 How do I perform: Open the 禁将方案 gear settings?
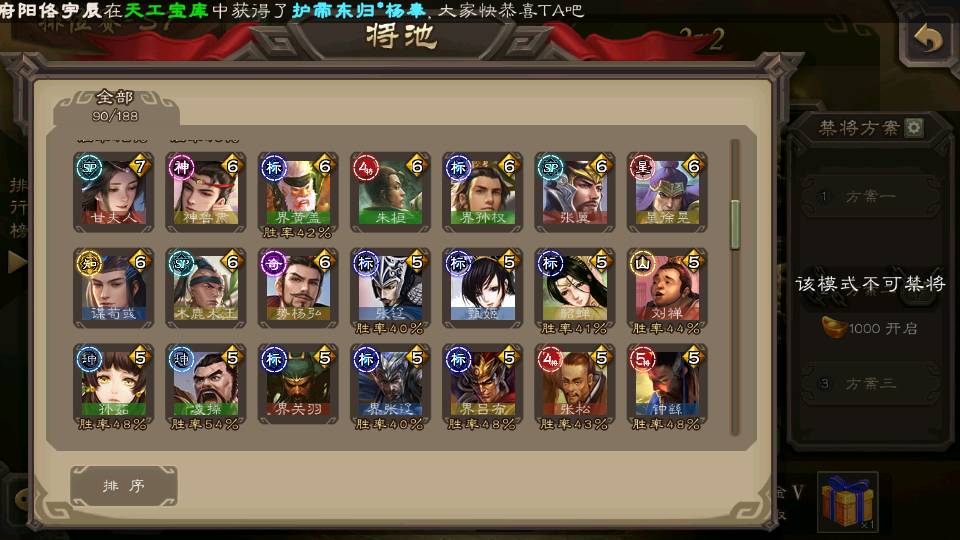[x=914, y=128]
